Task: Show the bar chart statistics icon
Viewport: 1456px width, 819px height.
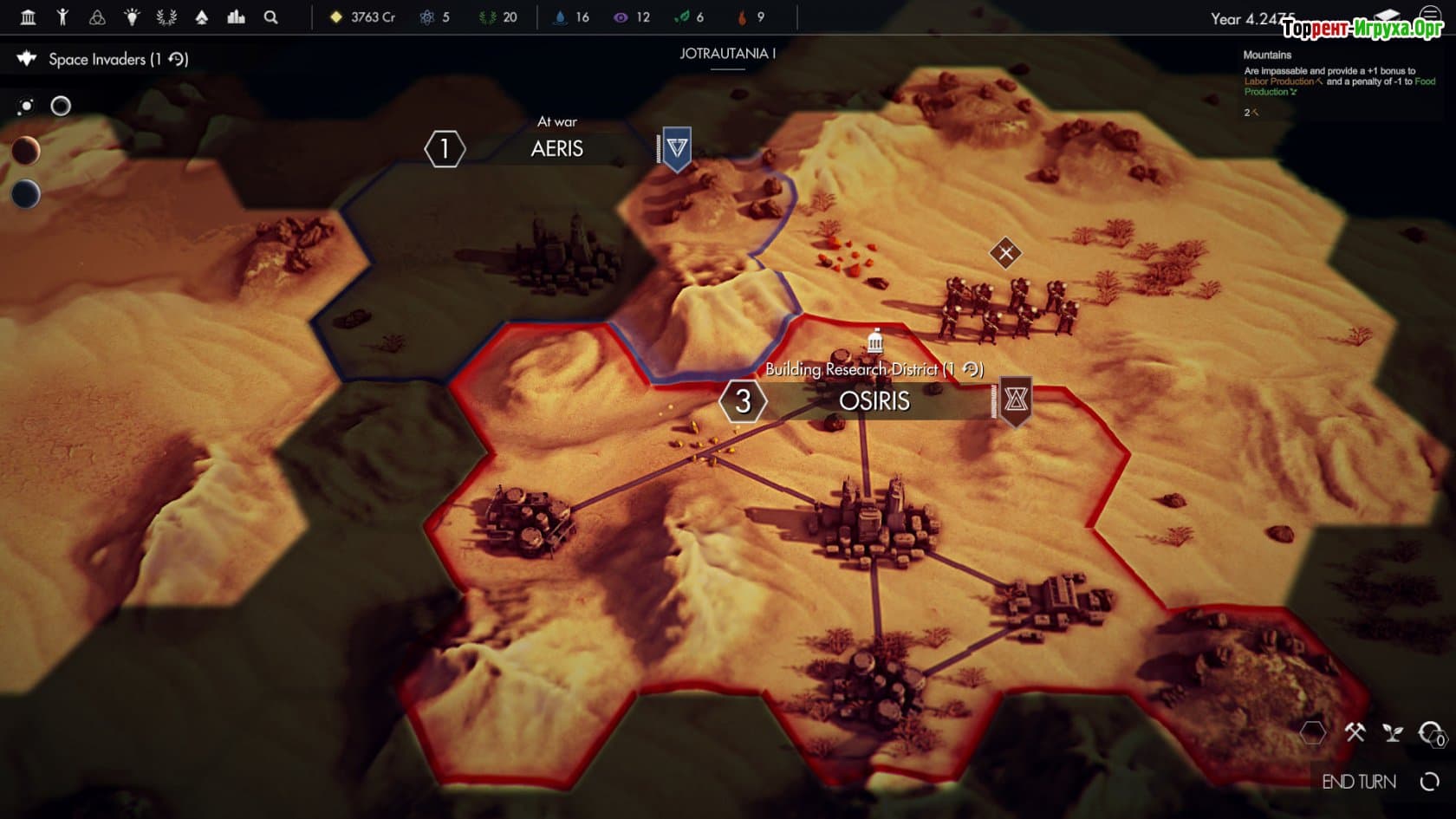Action: (236, 17)
